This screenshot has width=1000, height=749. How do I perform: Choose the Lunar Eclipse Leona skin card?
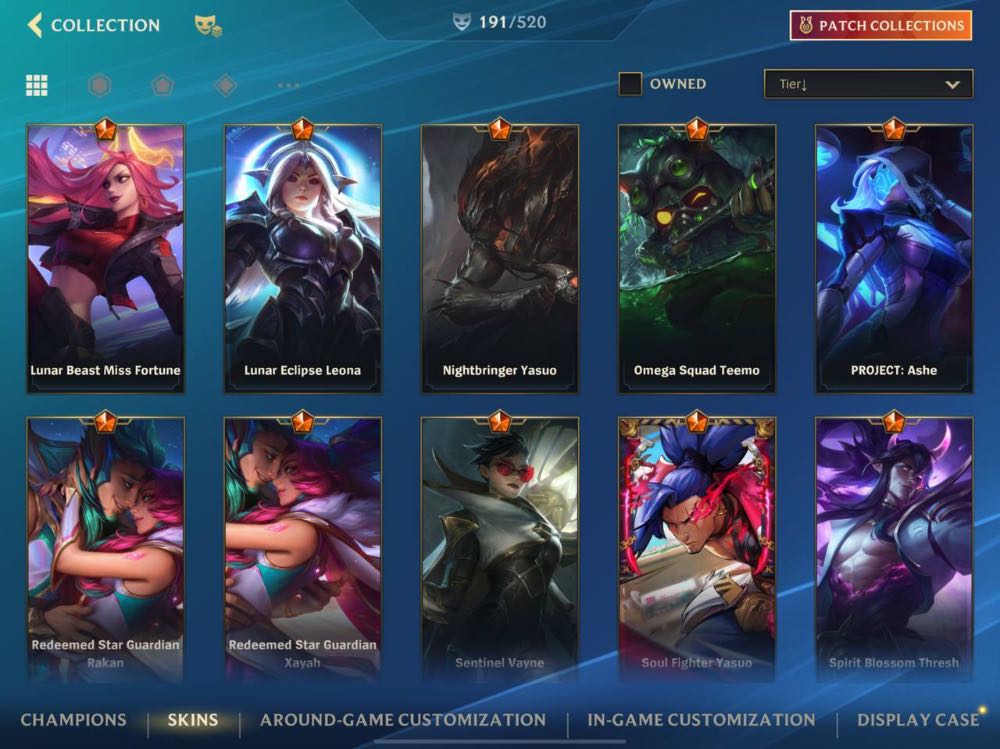click(x=302, y=258)
